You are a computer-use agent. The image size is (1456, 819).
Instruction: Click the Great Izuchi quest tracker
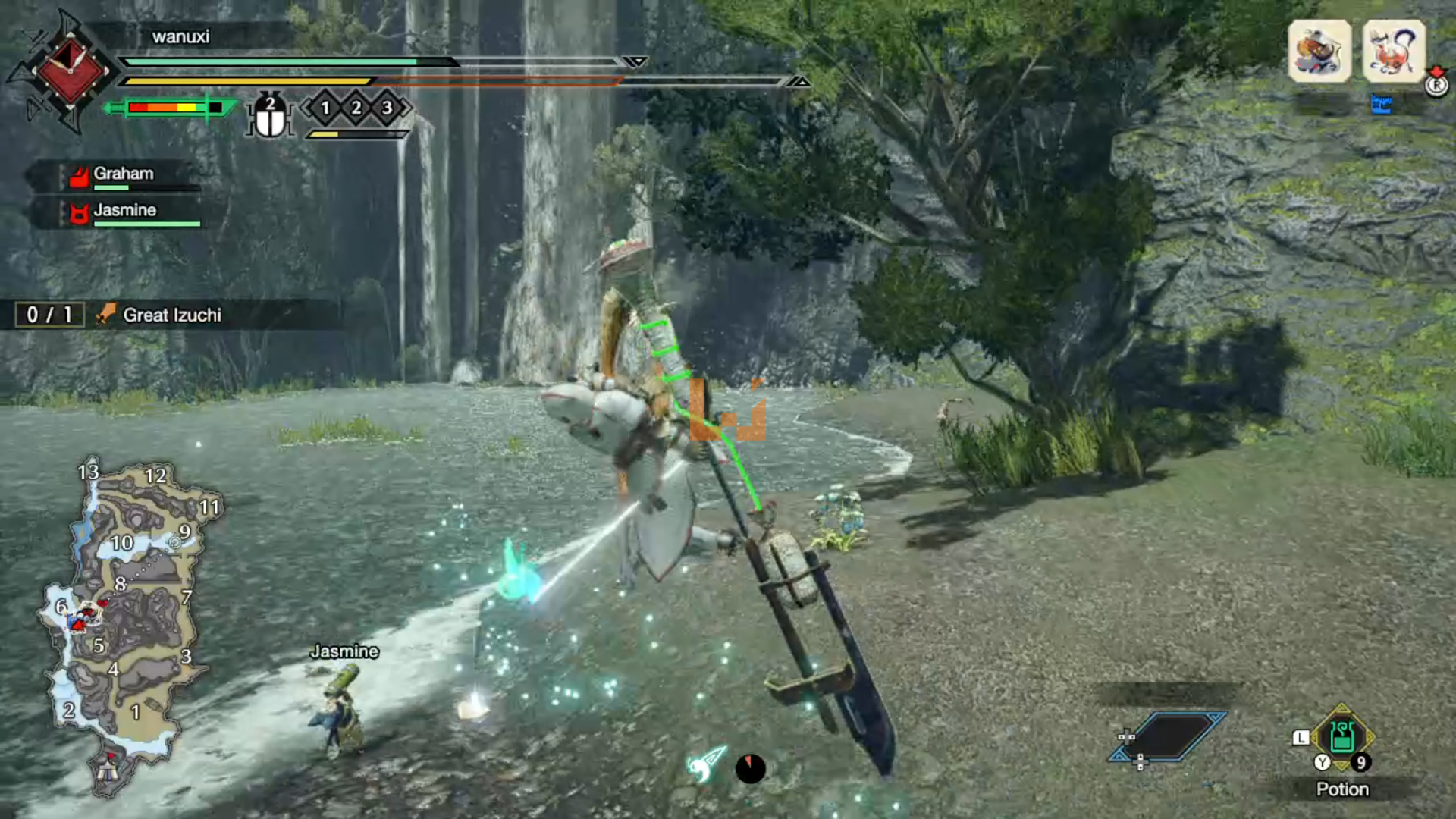point(171,315)
